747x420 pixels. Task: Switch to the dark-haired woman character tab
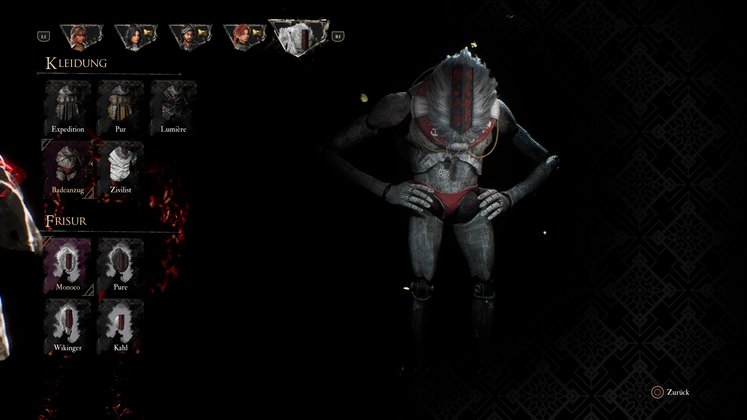click(131, 37)
